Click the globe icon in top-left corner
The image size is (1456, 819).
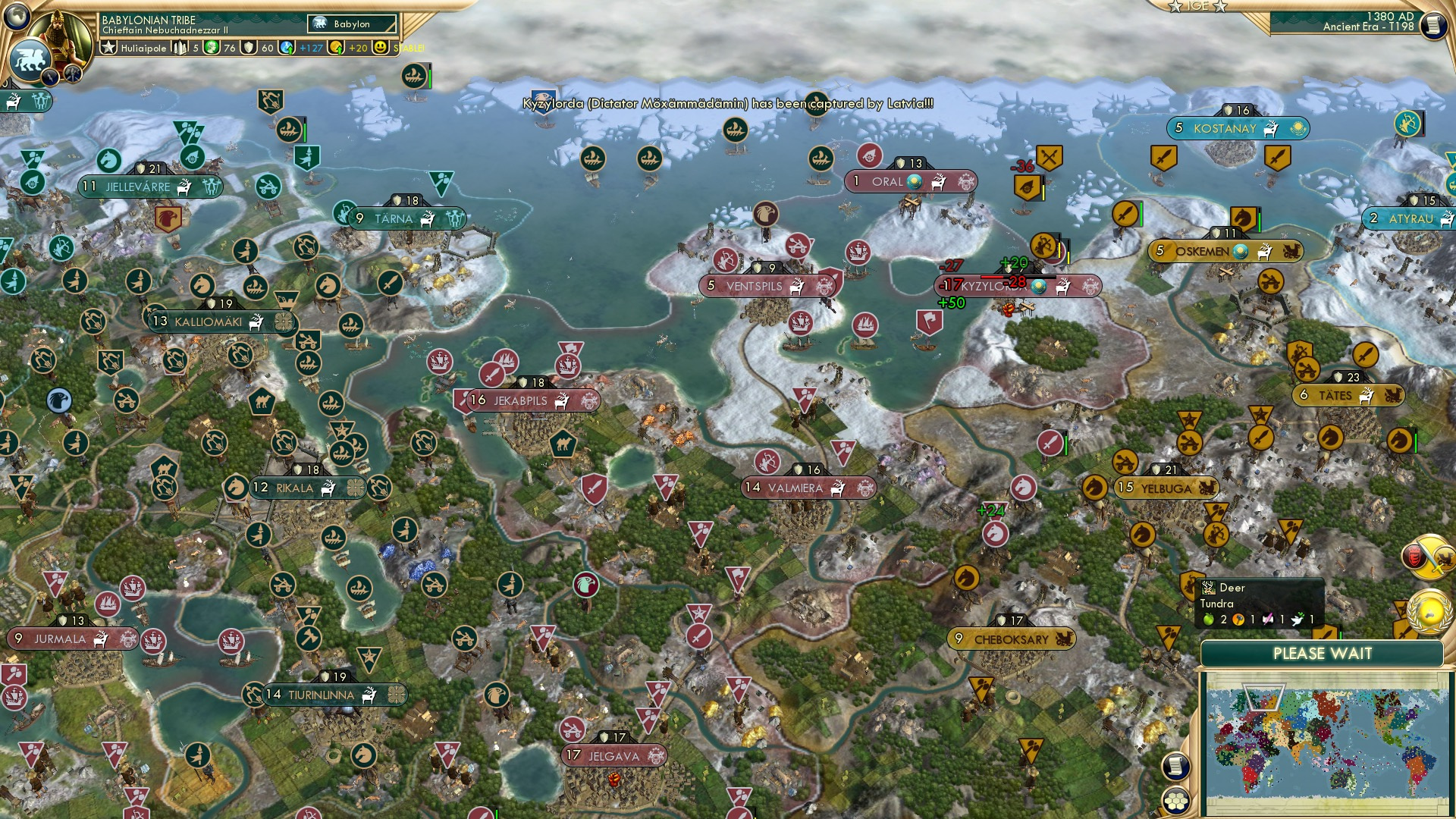tap(17, 17)
